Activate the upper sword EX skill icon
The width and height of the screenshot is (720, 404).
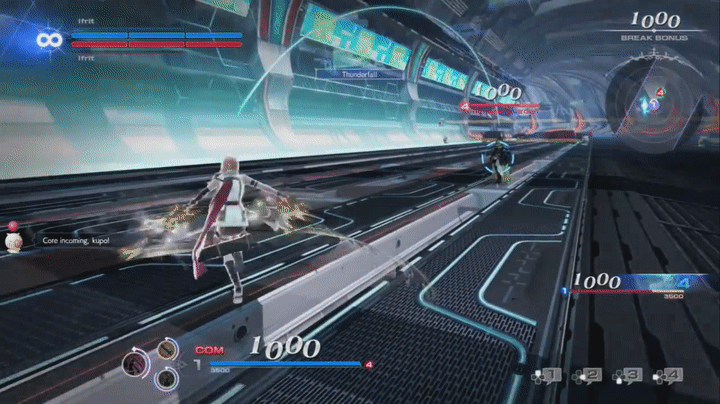click(x=165, y=349)
